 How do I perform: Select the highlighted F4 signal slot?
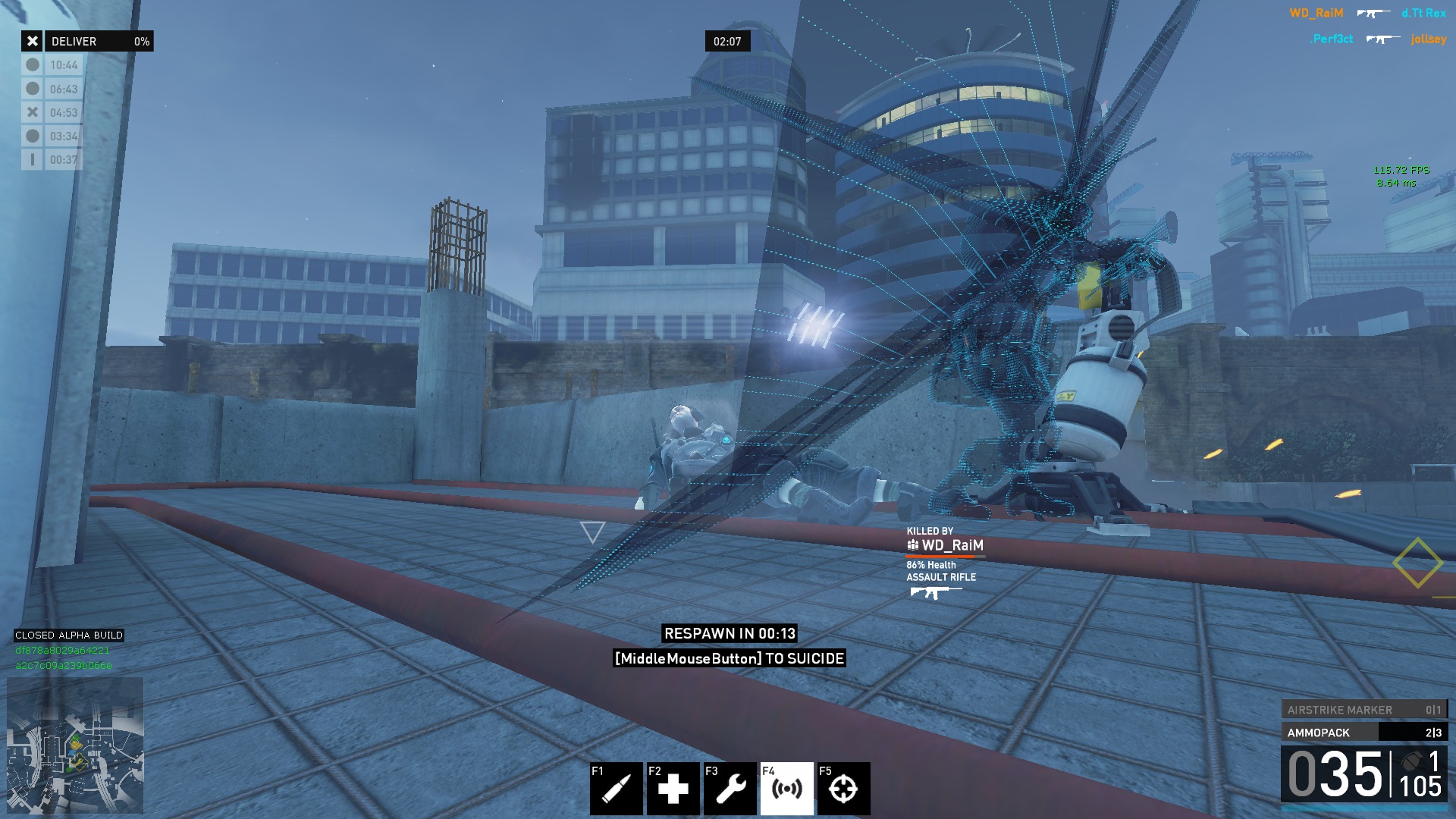[786, 789]
